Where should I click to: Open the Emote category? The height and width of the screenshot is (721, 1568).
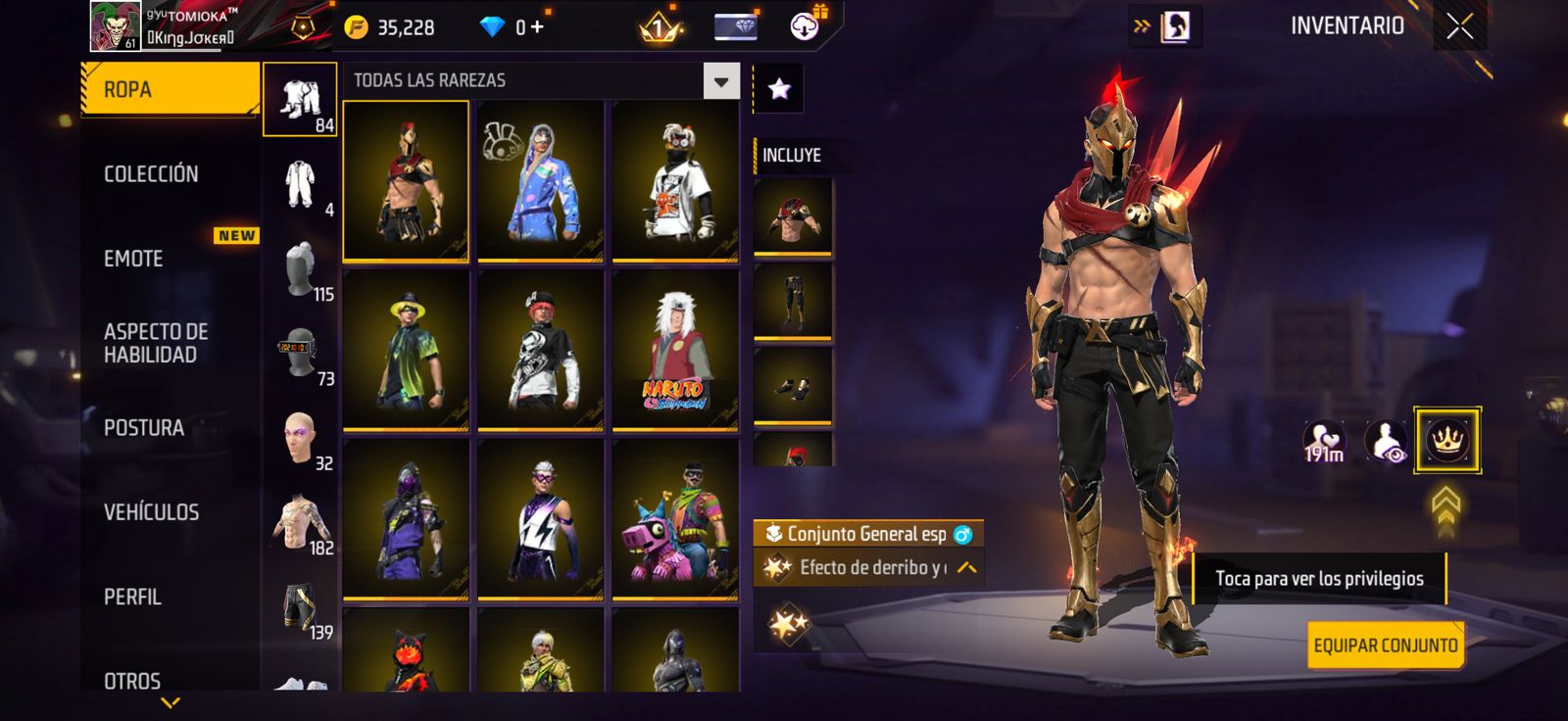(x=133, y=259)
